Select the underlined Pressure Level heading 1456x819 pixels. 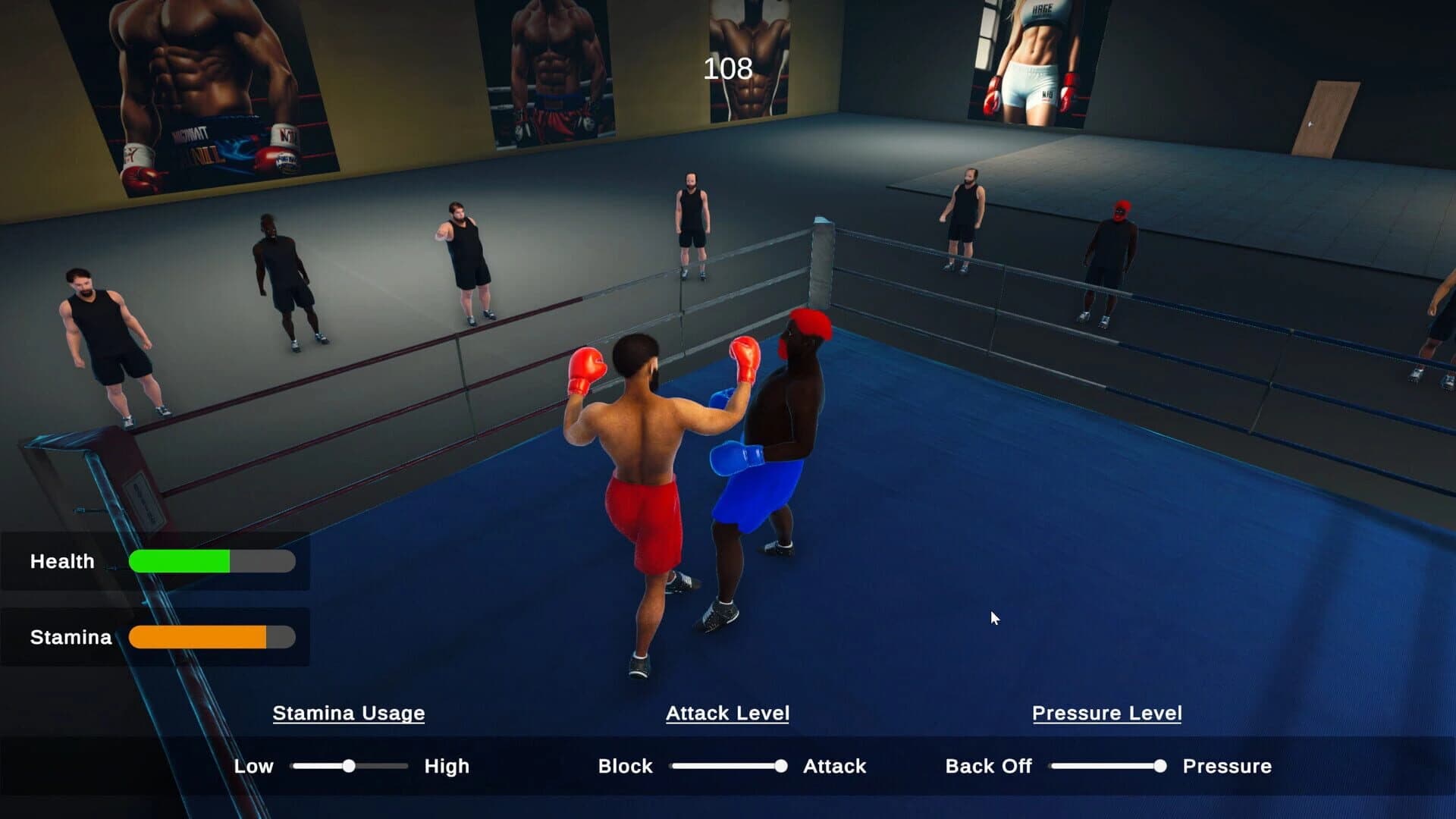tap(1106, 713)
